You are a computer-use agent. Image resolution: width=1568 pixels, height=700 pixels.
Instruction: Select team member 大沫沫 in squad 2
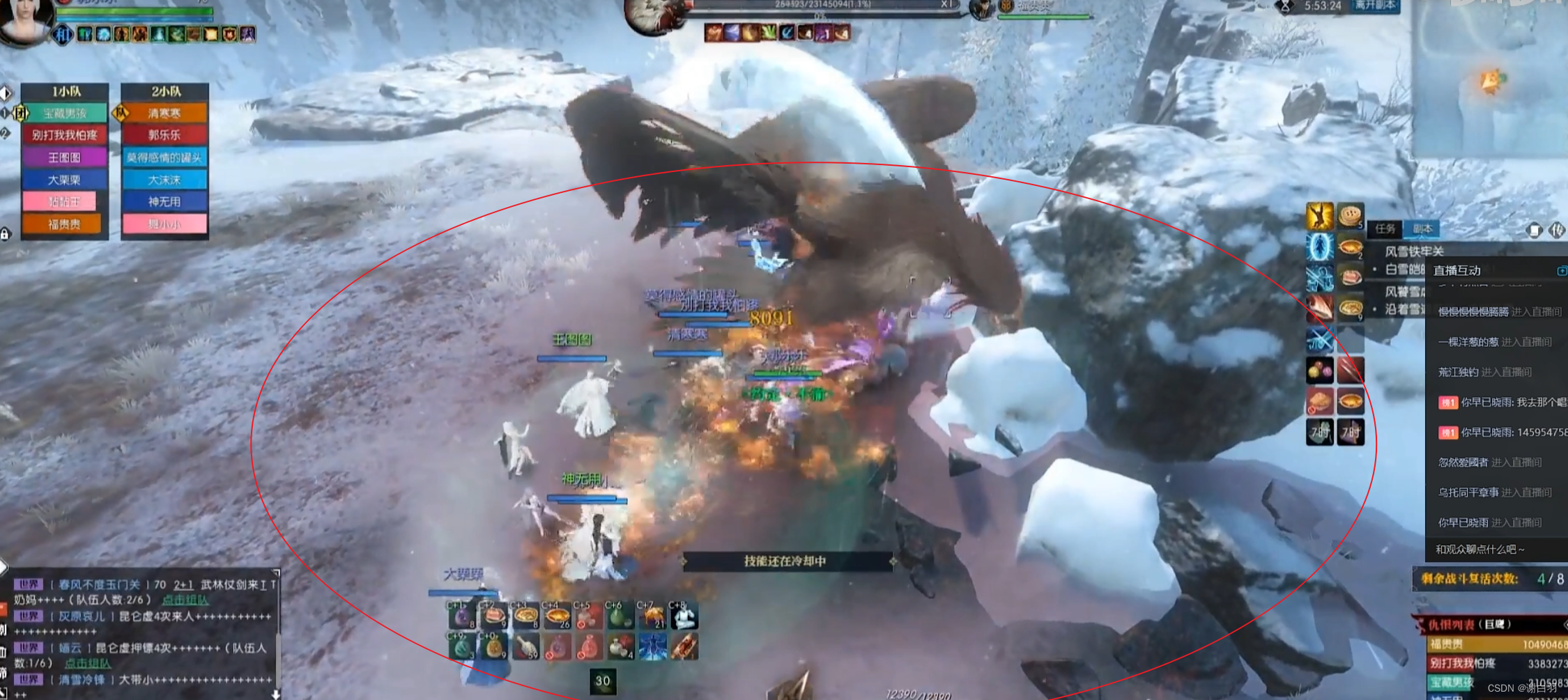point(164,180)
